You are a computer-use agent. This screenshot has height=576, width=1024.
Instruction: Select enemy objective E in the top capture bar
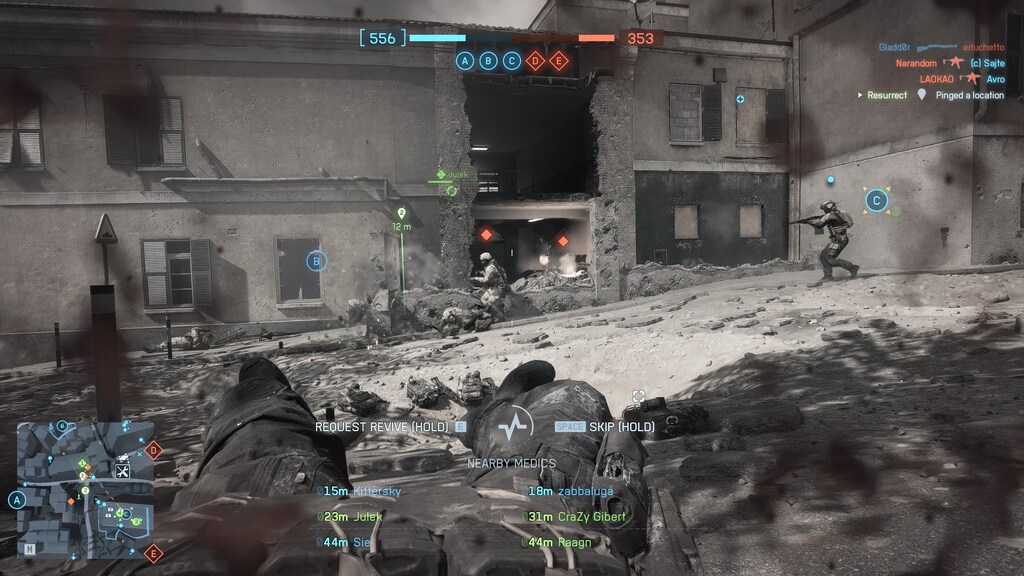coord(559,61)
